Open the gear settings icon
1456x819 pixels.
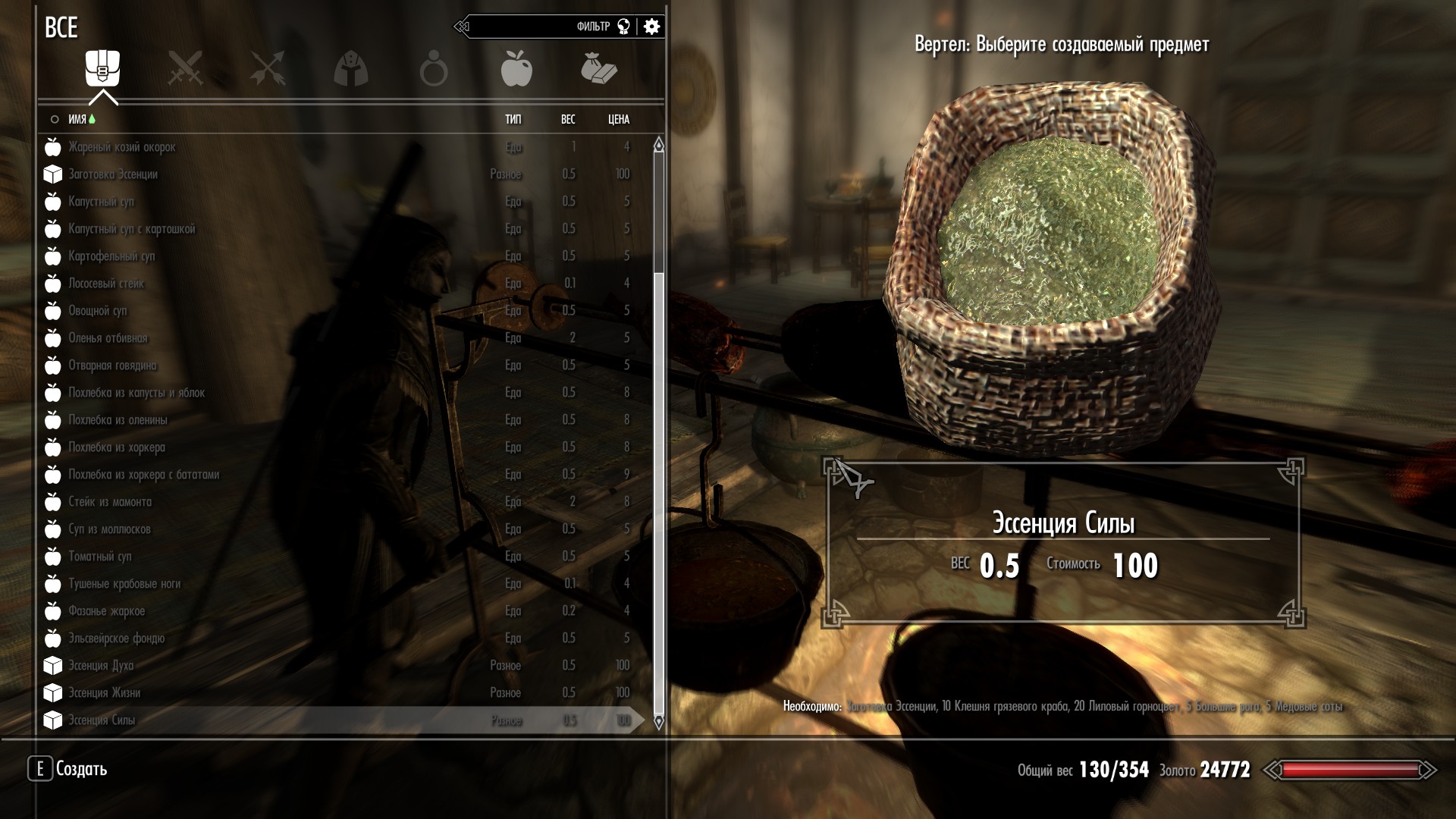coord(651,27)
